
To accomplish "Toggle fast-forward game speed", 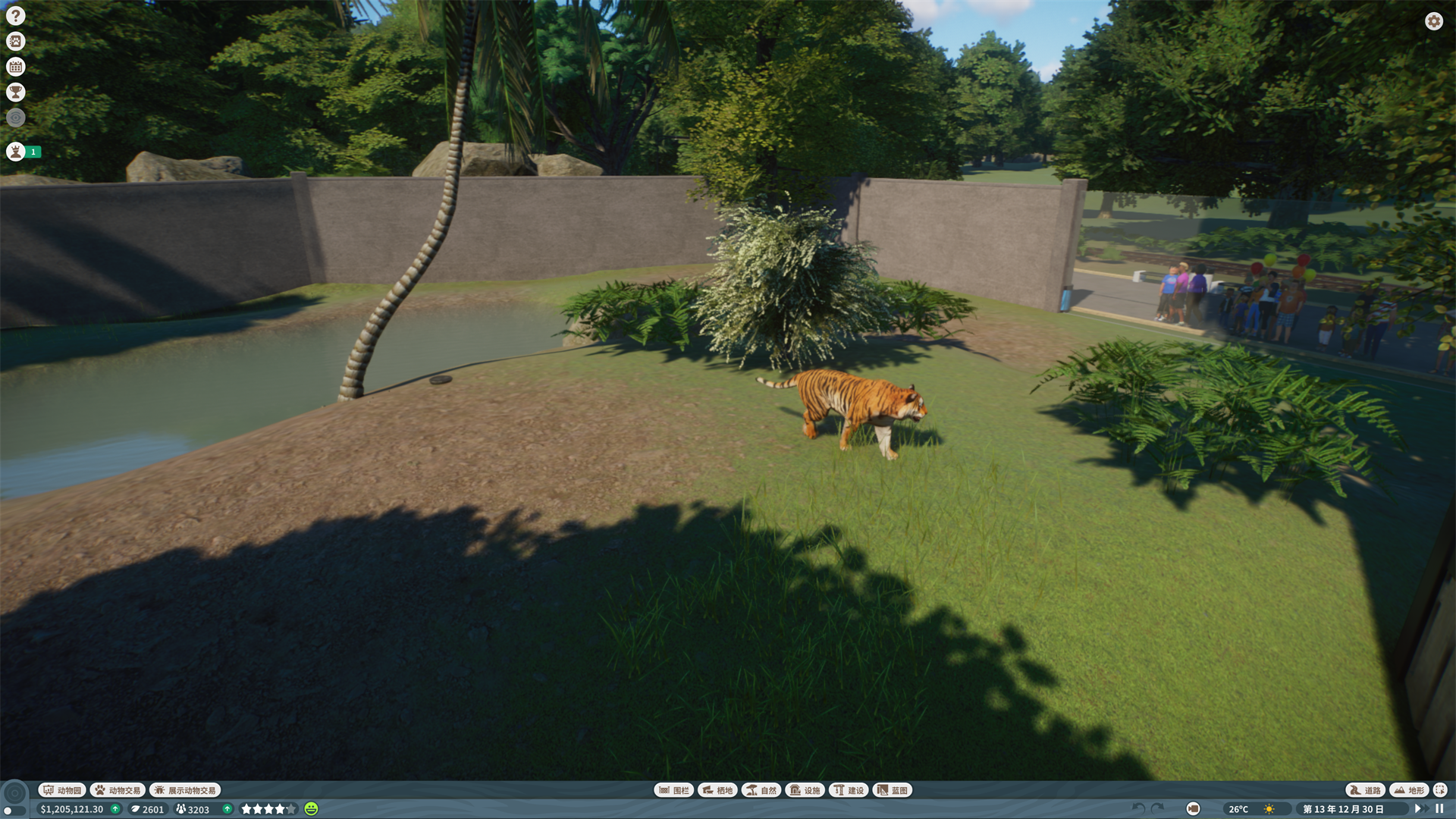I will 1422,808.
